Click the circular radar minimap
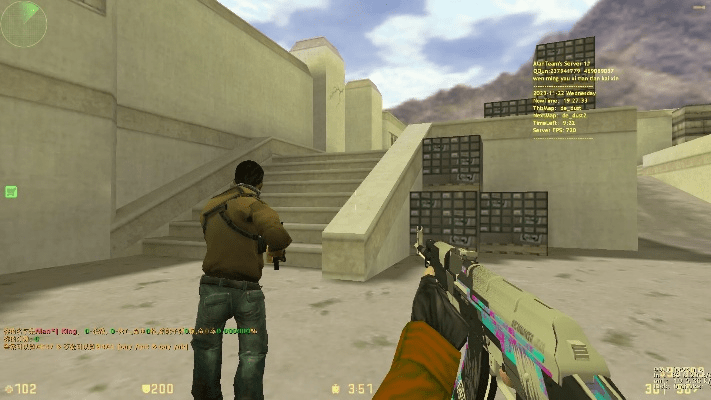Image resolution: width=711 pixels, height=400 pixels. click(23, 24)
